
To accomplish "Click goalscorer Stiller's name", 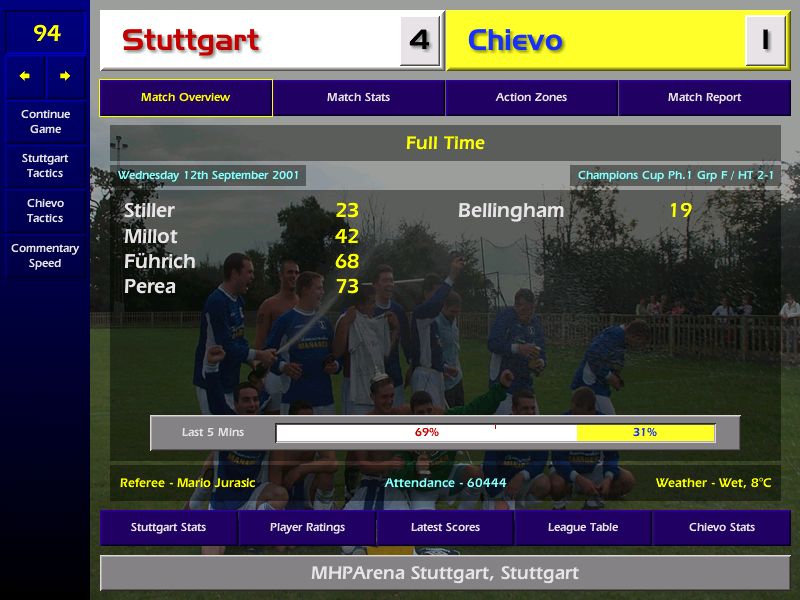I will point(149,211).
